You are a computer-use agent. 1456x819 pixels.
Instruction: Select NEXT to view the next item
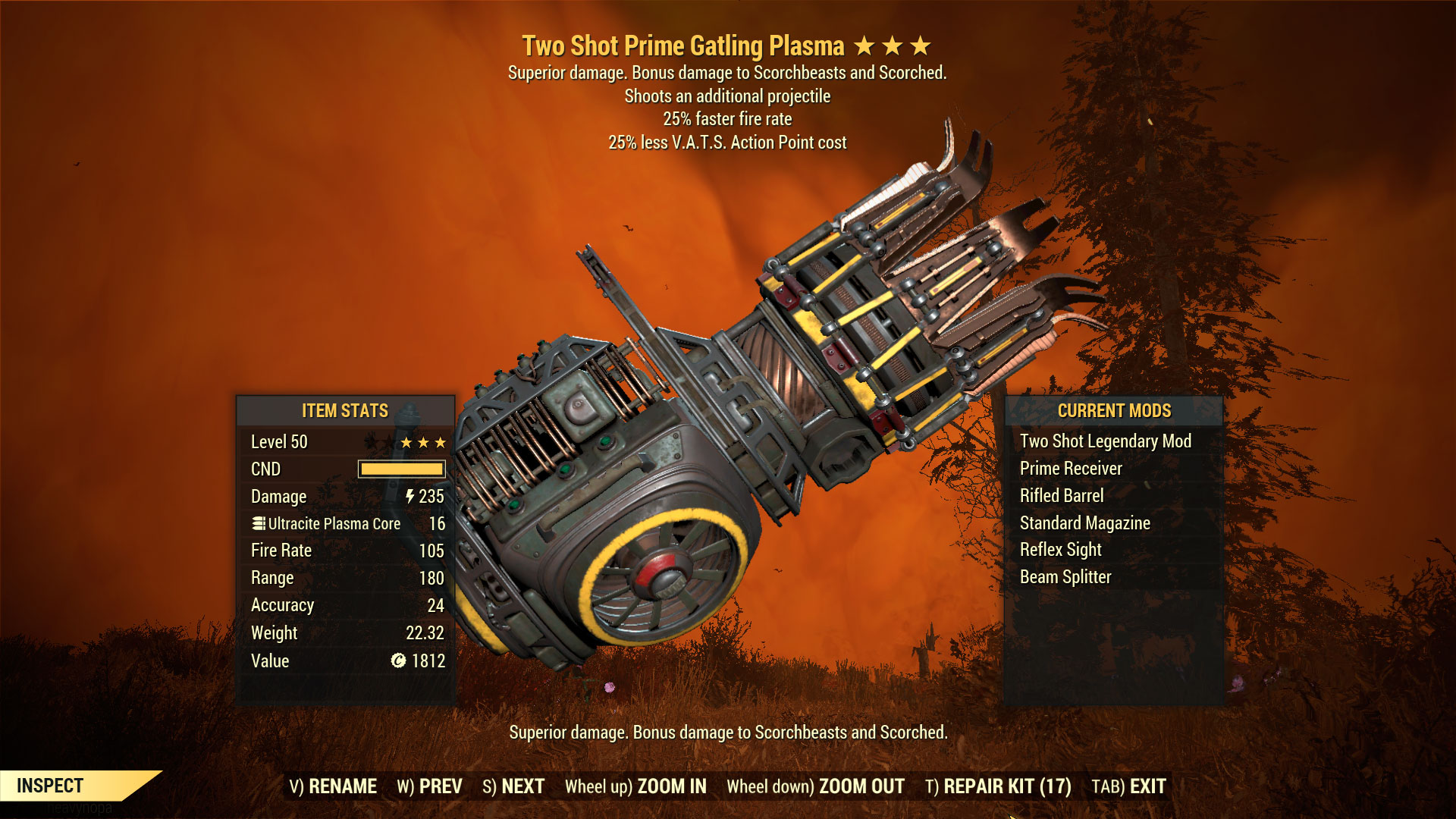coord(522,787)
